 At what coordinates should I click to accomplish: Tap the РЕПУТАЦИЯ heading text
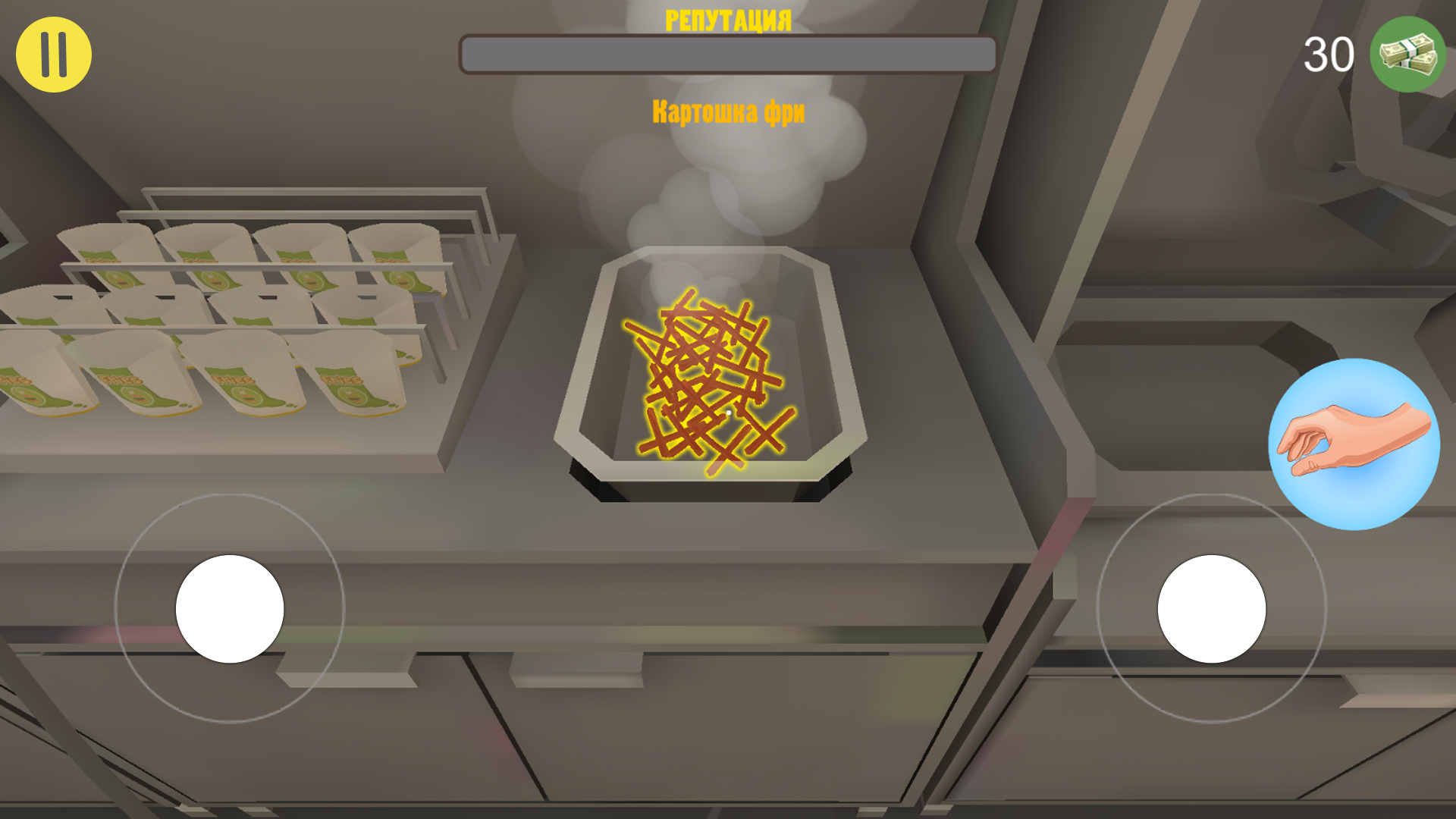(x=726, y=20)
